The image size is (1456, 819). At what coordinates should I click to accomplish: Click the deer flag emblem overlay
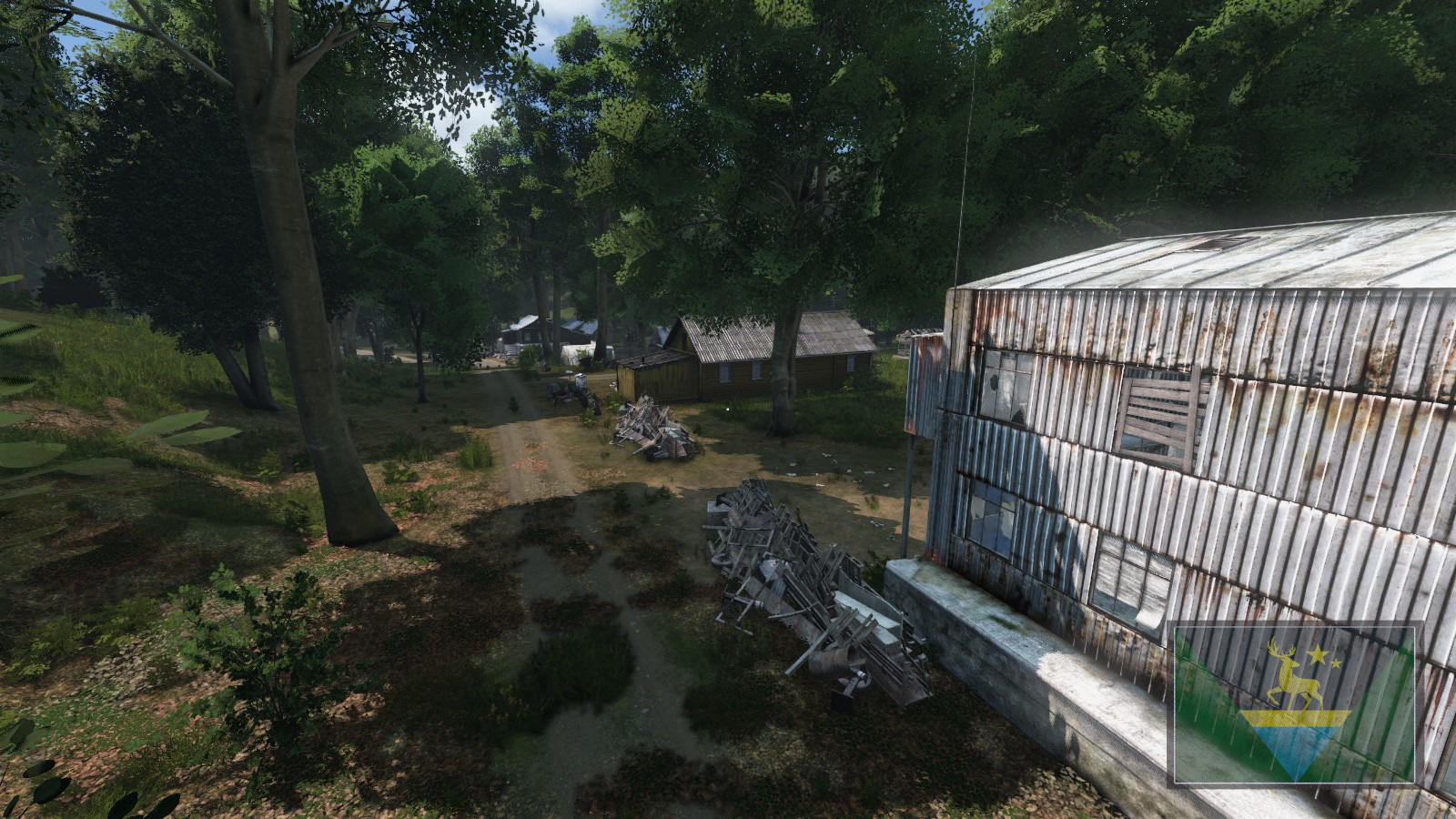[x=1295, y=703]
